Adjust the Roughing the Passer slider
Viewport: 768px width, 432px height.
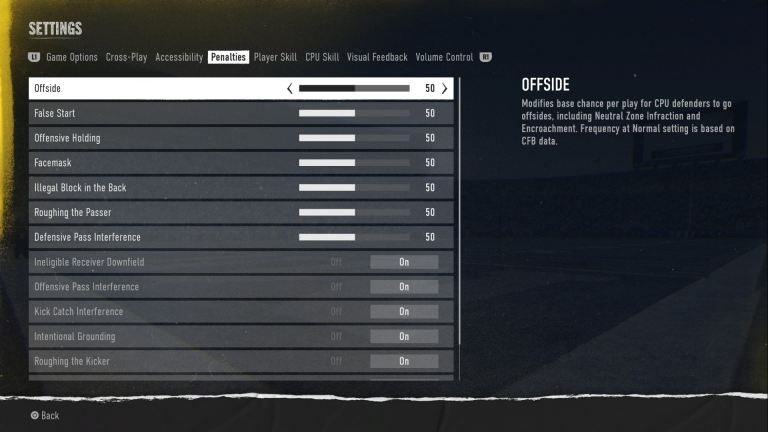354,212
